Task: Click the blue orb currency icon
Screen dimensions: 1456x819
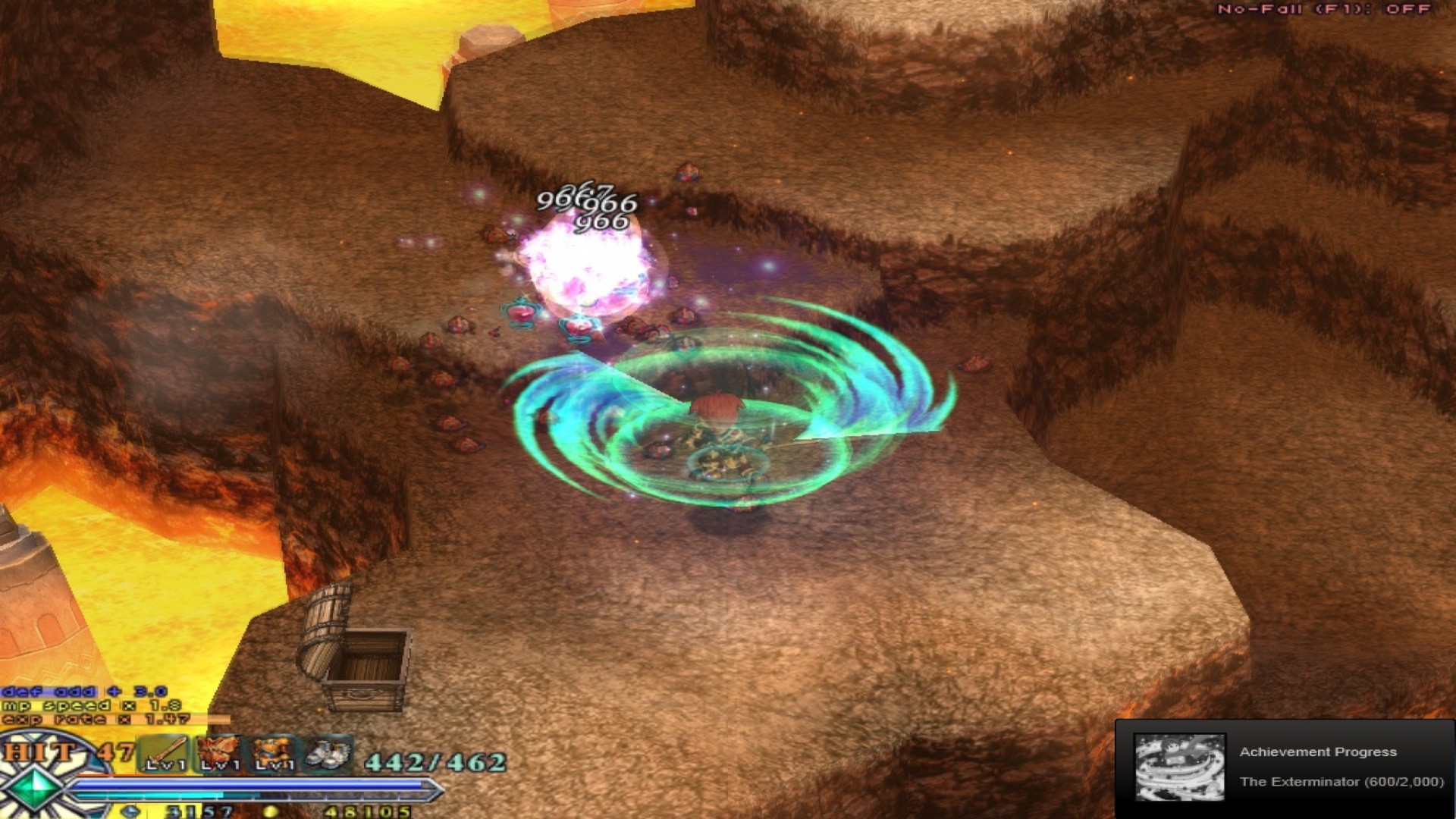Action: coord(130,811)
